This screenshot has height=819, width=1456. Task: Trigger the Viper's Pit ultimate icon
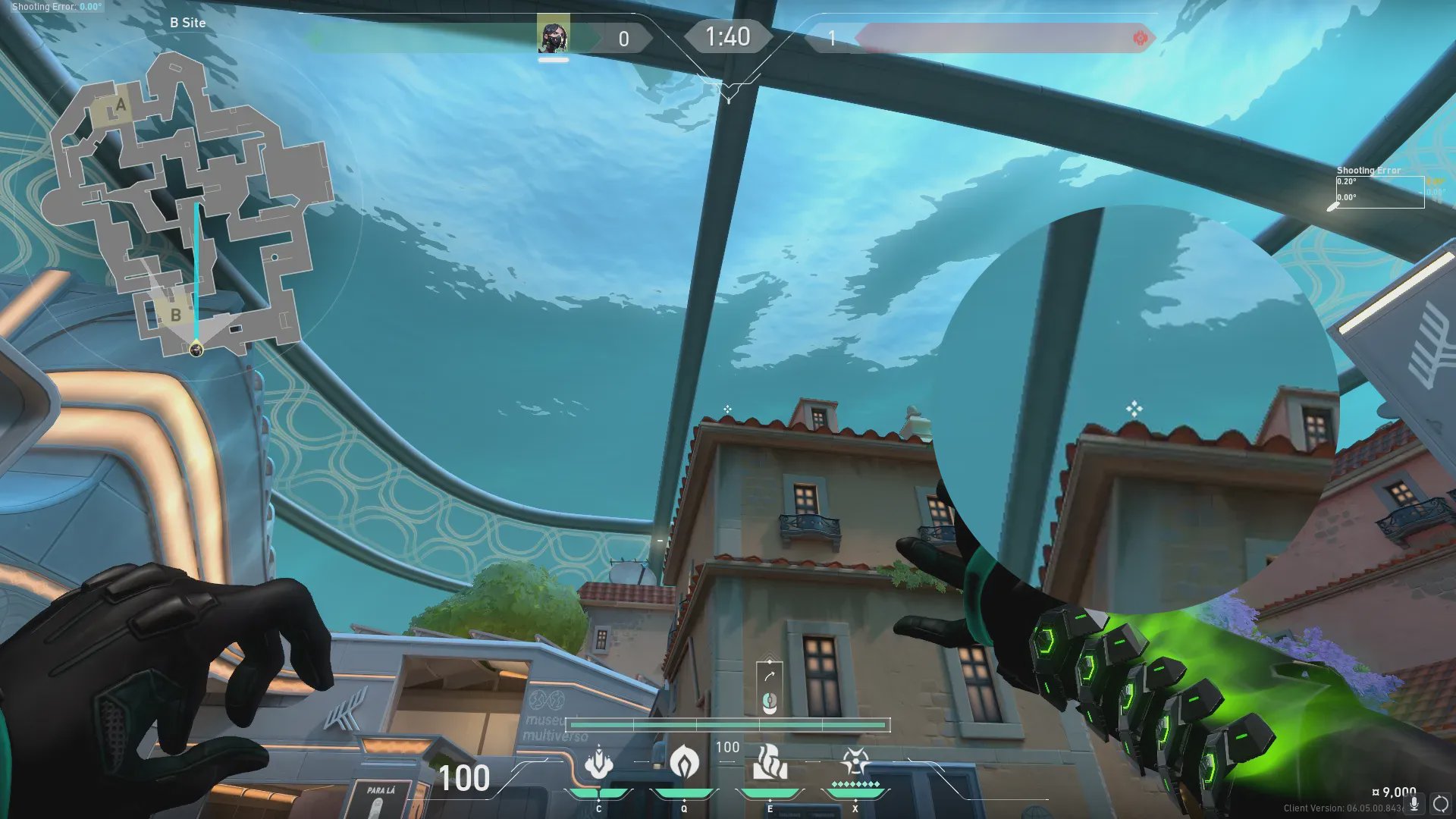click(855, 761)
